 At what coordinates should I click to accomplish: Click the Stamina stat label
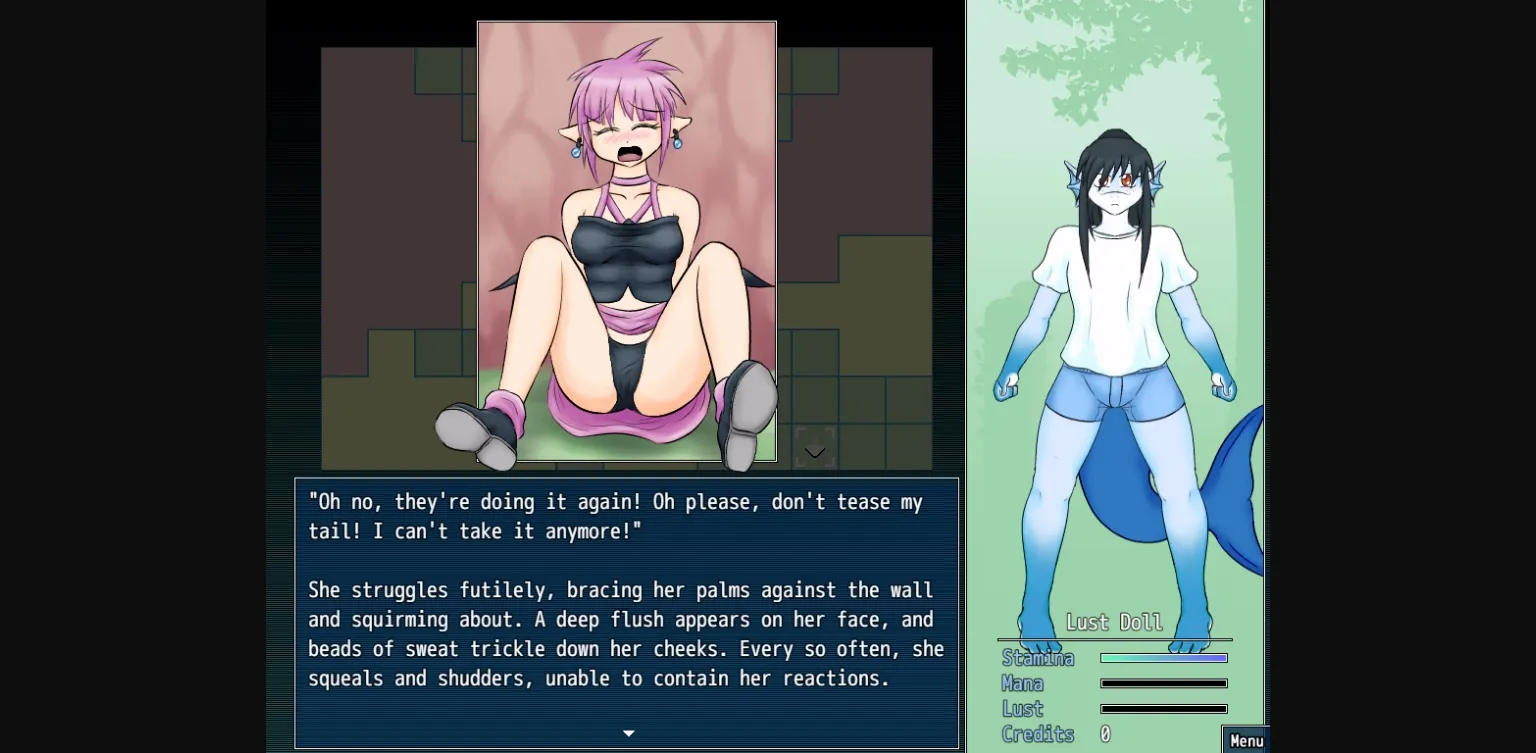(1038, 658)
